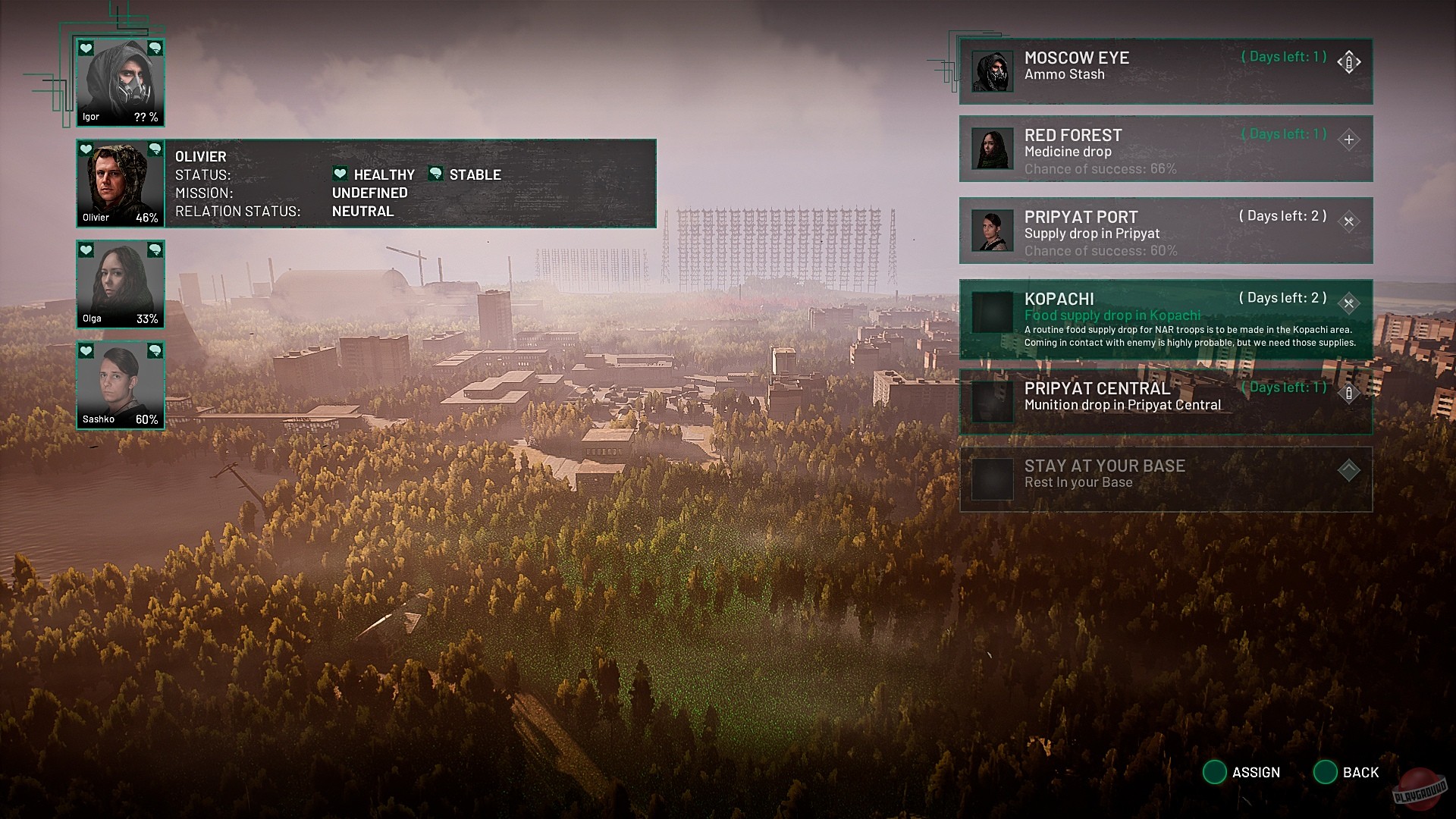This screenshot has width=1456, height=819.
Task: Select Igor's companion portrait
Action: 121,82
